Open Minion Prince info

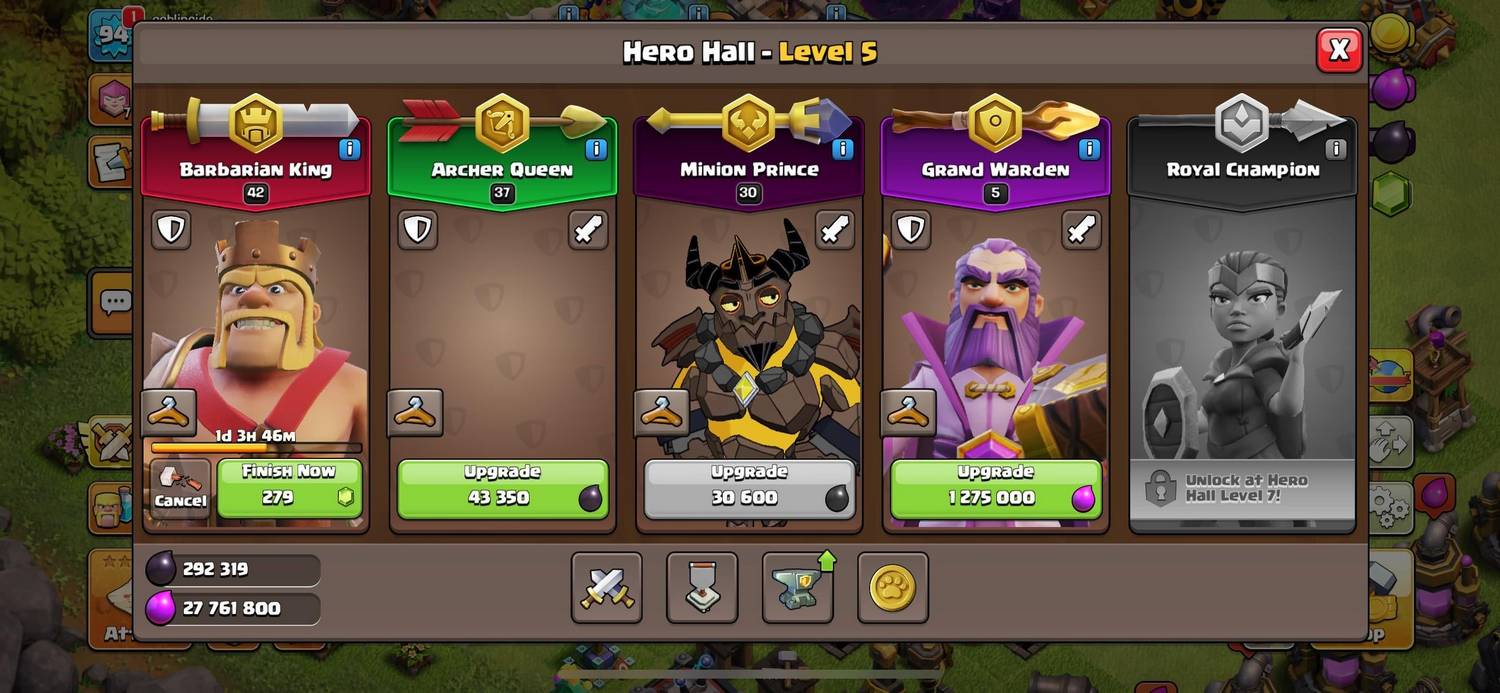click(842, 149)
